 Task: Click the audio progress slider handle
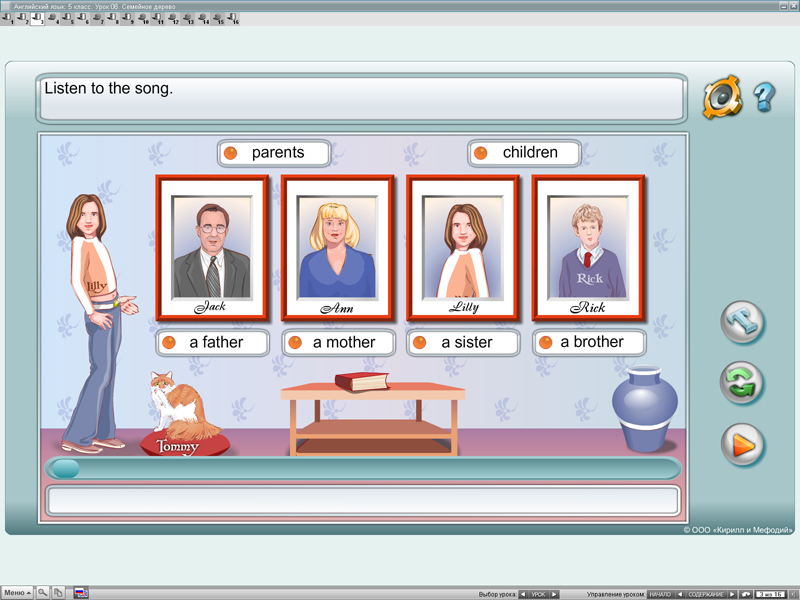click(x=66, y=468)
